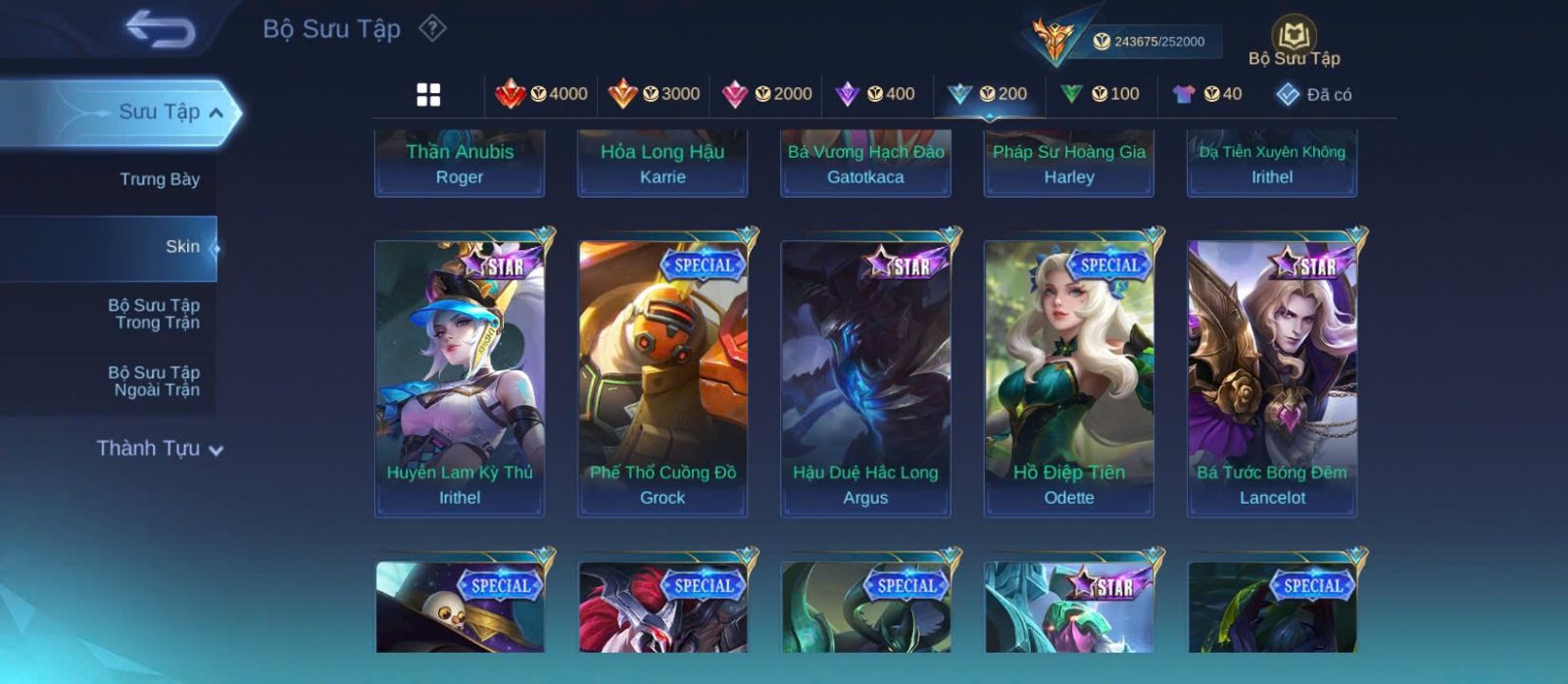Open the Bộ Sưu Tập book icon
The height and width of the screenshot is (684, 1568).
click(x=1294, y=37)
